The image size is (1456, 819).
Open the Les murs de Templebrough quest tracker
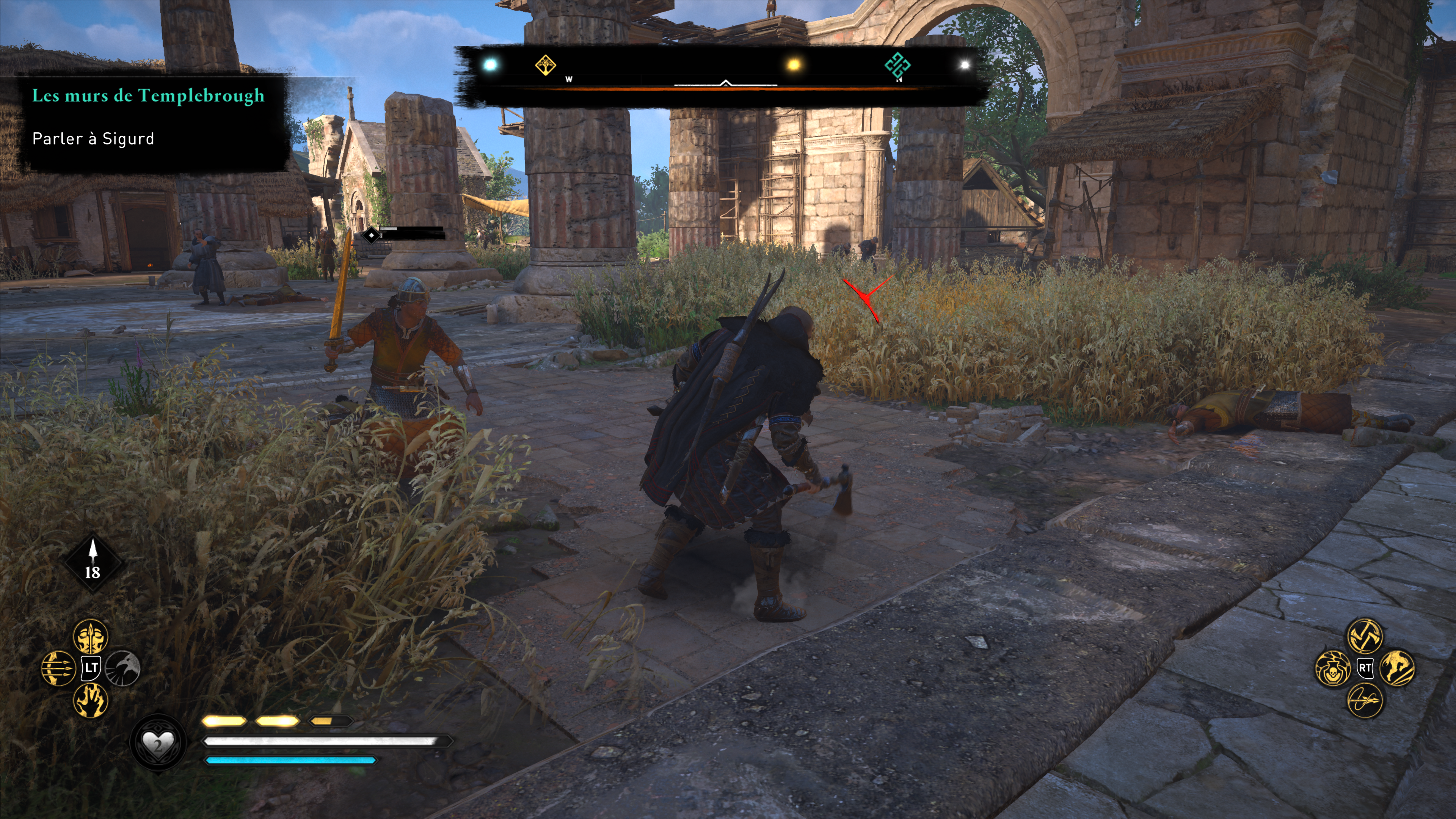pyautogui.click(x=148, y=96)
